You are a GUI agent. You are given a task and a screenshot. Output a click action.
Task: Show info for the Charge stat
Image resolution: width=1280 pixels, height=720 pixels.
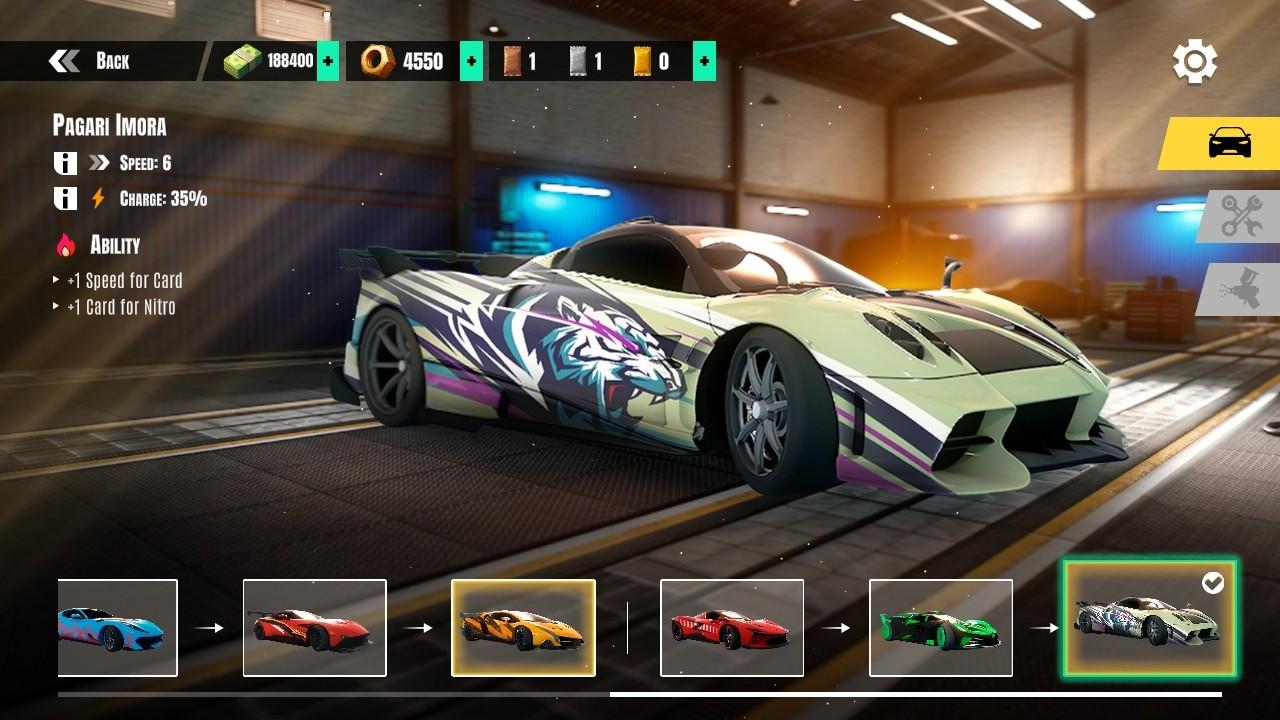[65, 198]
